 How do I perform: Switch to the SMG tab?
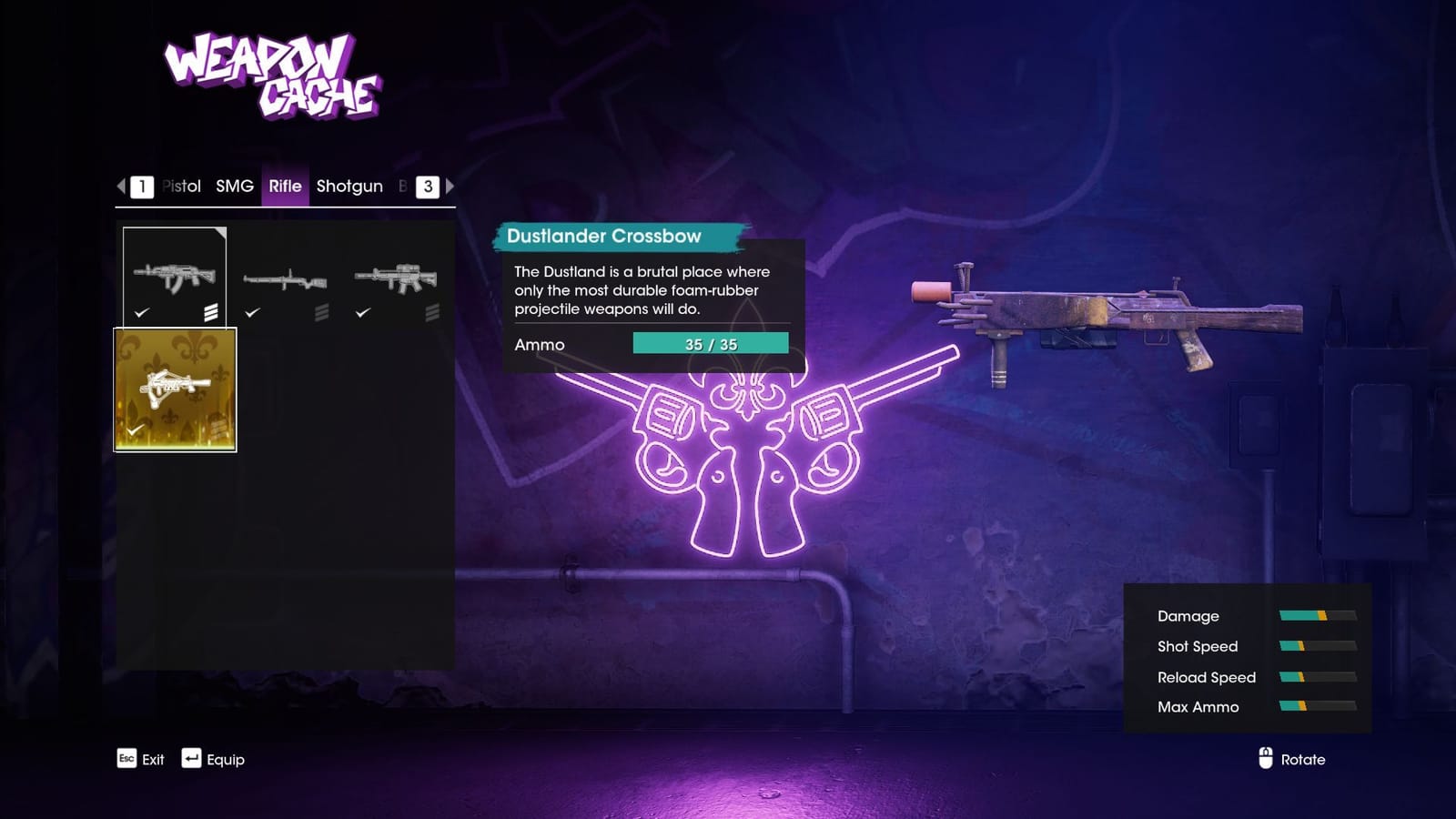click(x=233, y=186)
